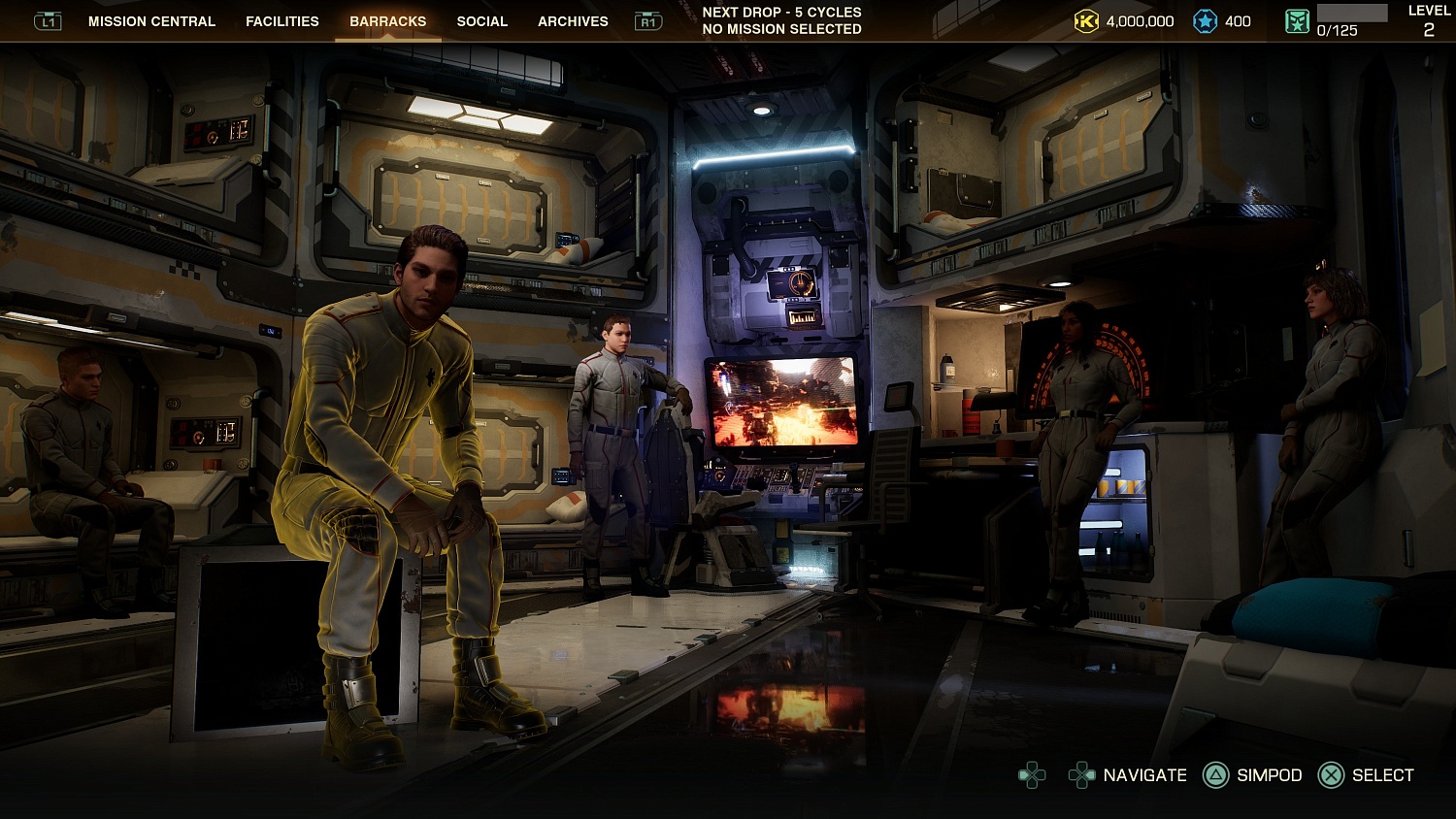
Task: Select the FACILITIES menu item
Action: tap(282, 20)
